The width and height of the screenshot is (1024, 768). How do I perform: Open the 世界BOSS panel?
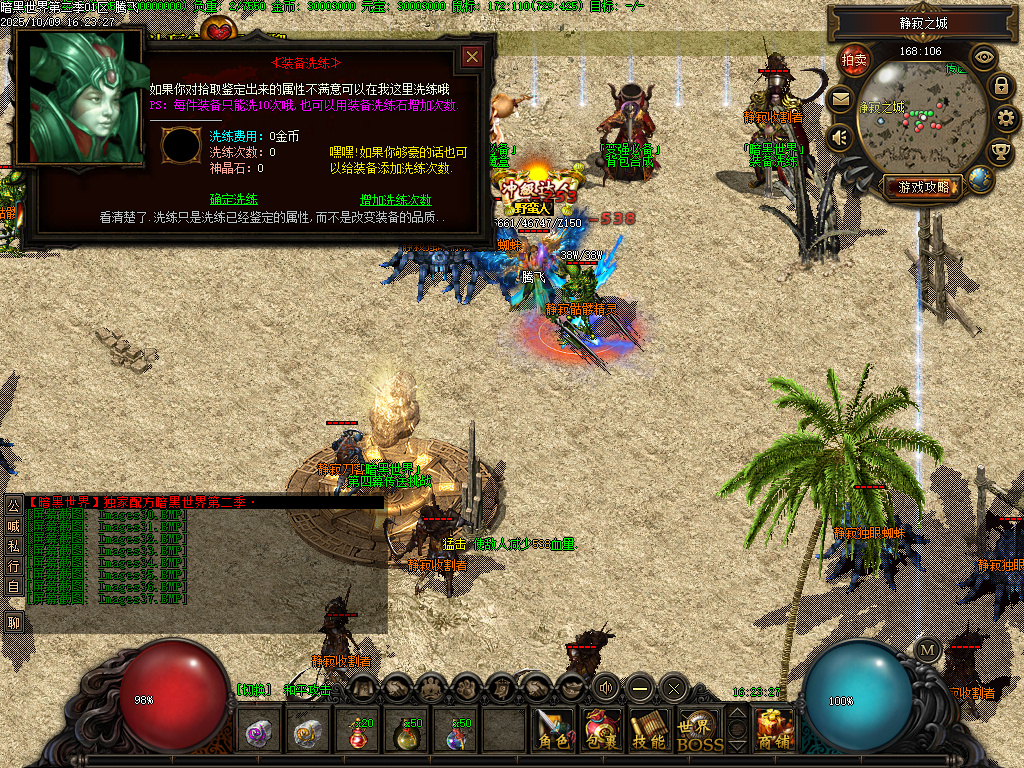coord(698,730)
